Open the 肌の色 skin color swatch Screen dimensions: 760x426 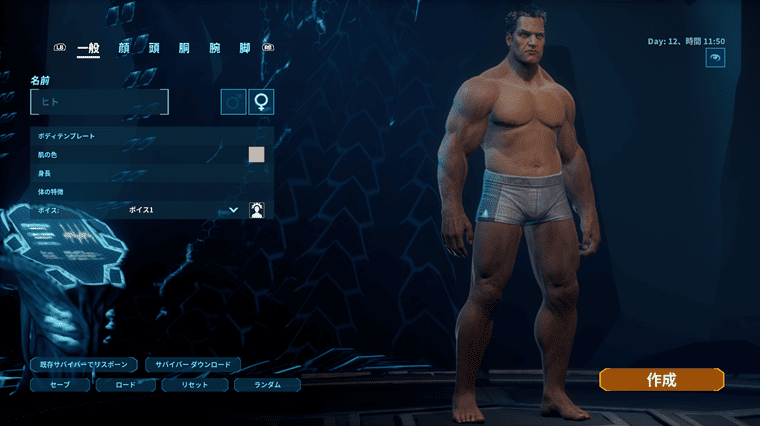click(256, 154)
